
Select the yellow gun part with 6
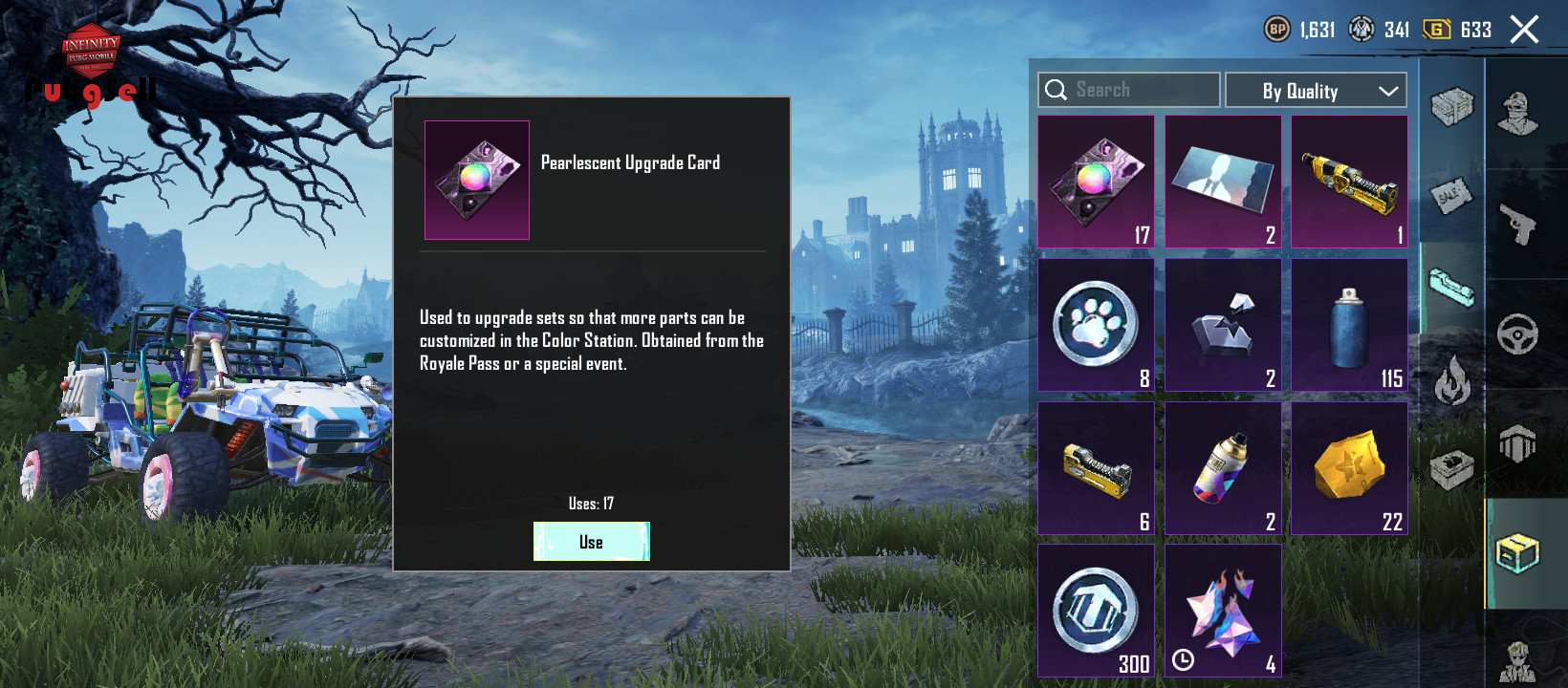coord(1096,468)
